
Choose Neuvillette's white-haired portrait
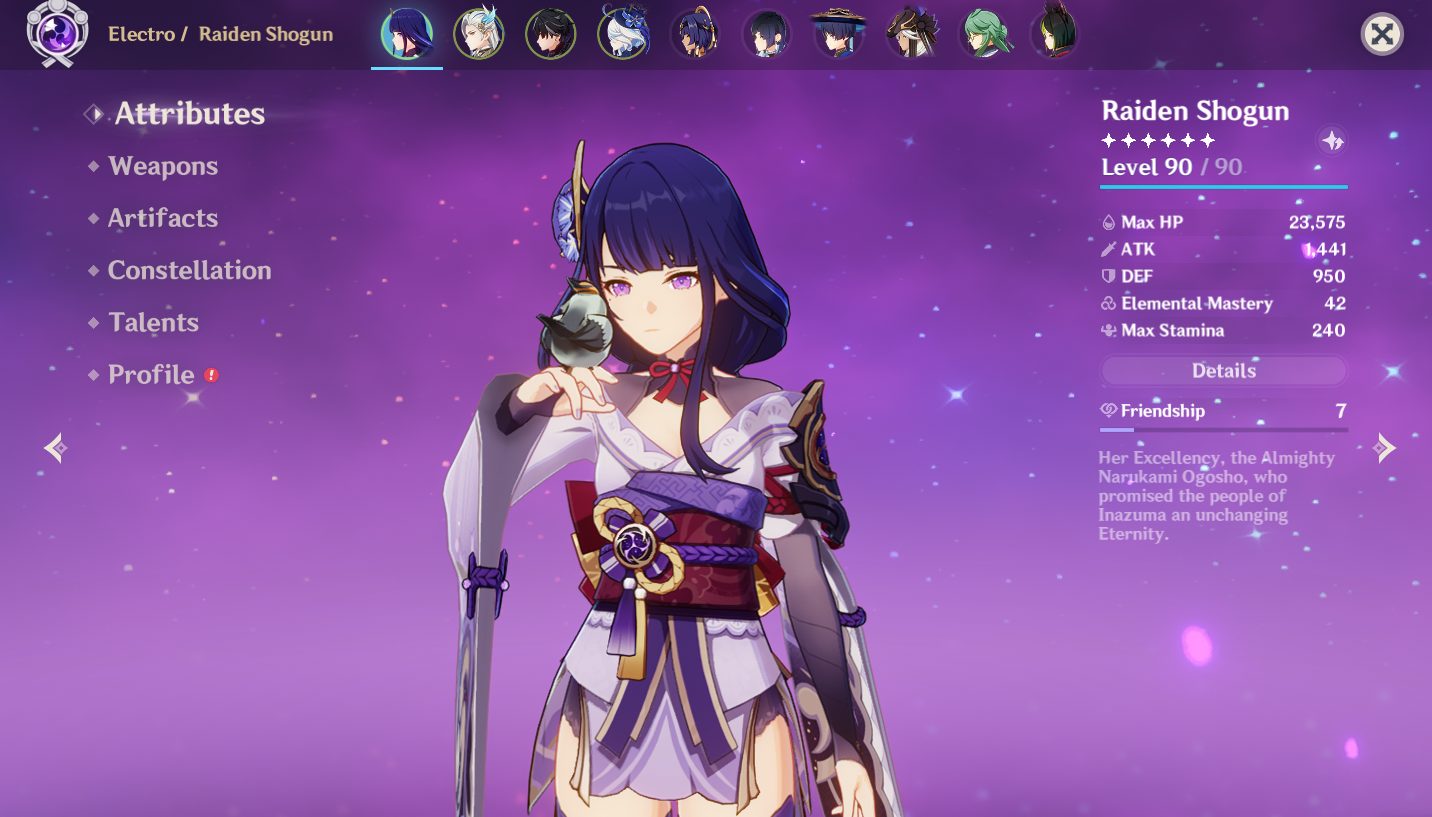click(x=479, y=35)
